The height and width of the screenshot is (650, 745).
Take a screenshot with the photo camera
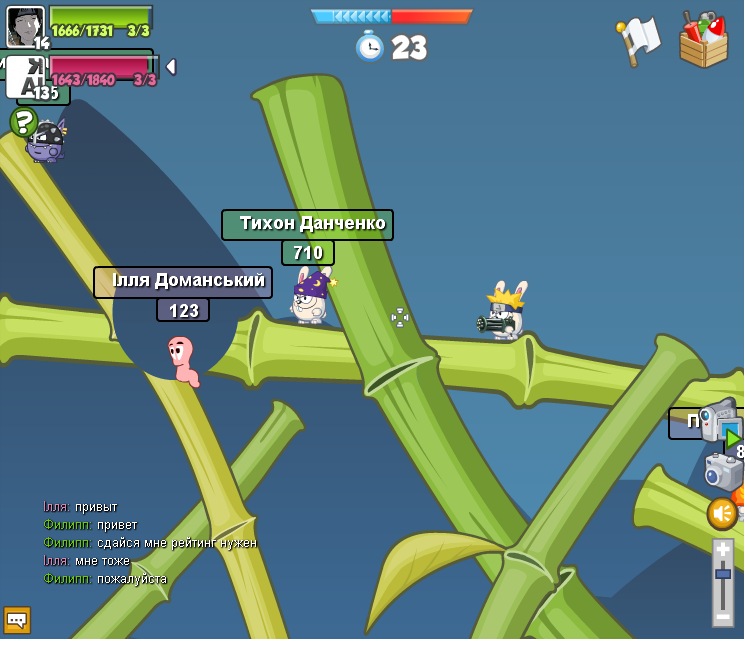(722, 471)
